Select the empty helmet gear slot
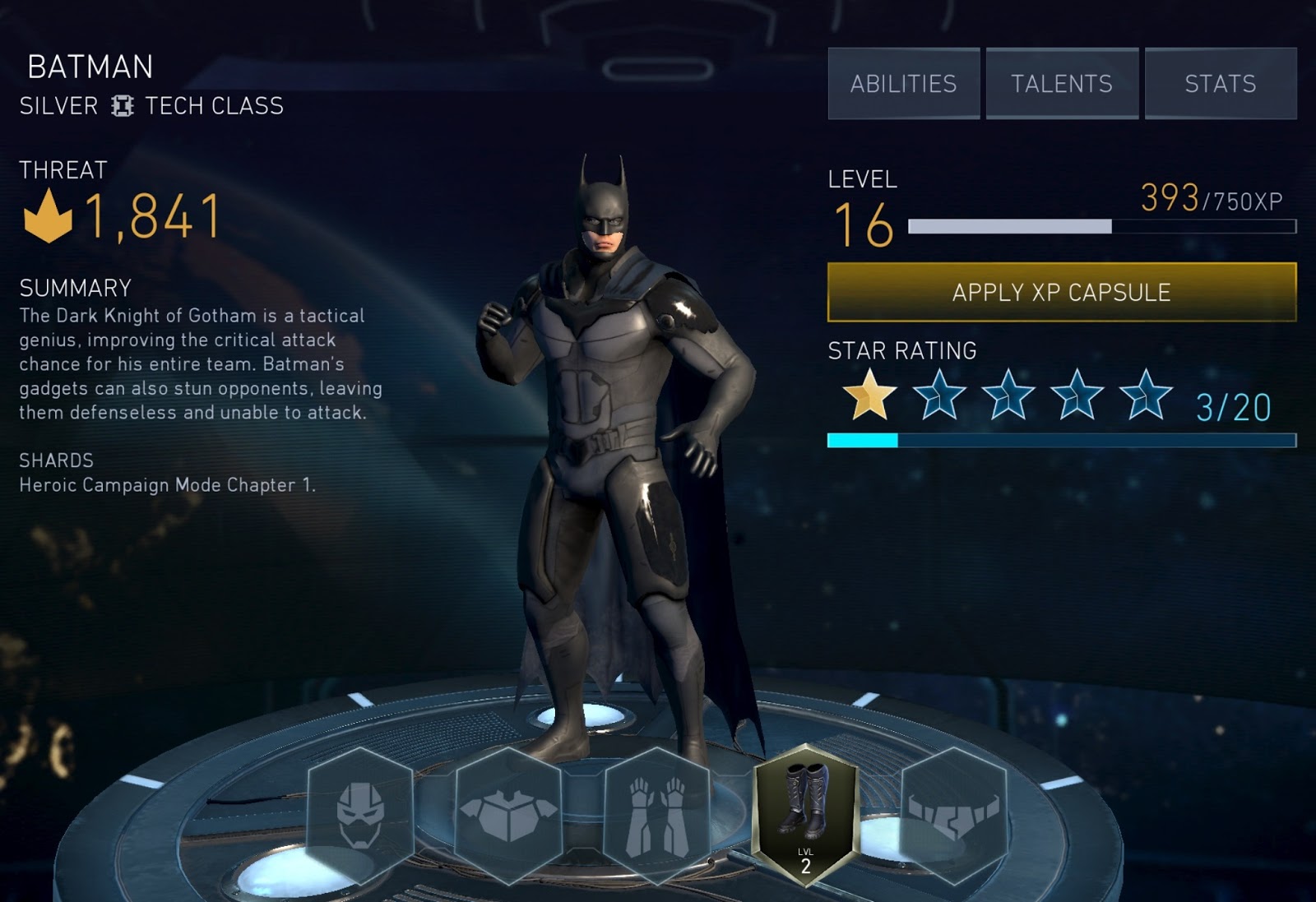 (360, 814)
